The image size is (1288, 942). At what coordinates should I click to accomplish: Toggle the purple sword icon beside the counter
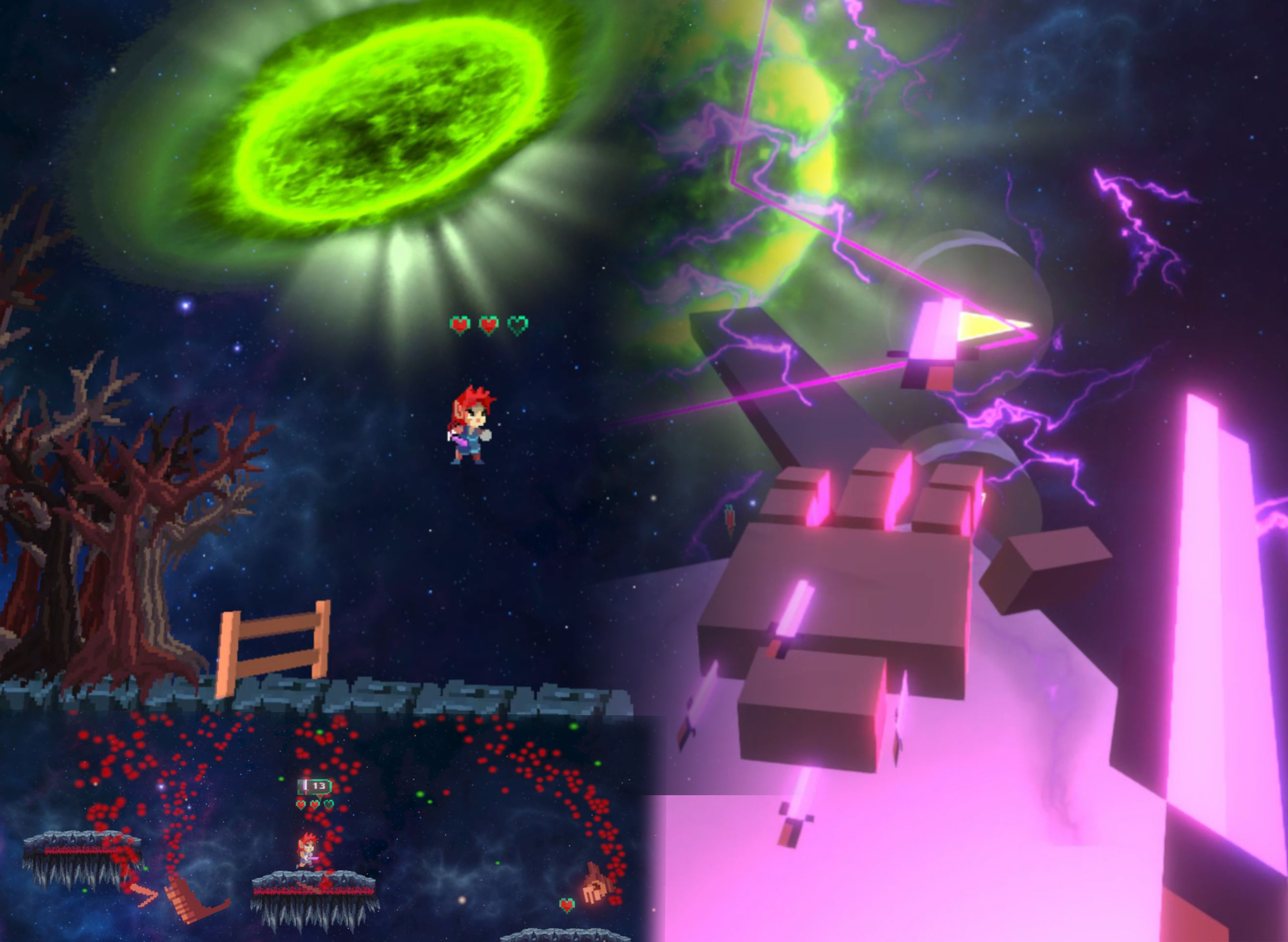(x=305, y=785)
